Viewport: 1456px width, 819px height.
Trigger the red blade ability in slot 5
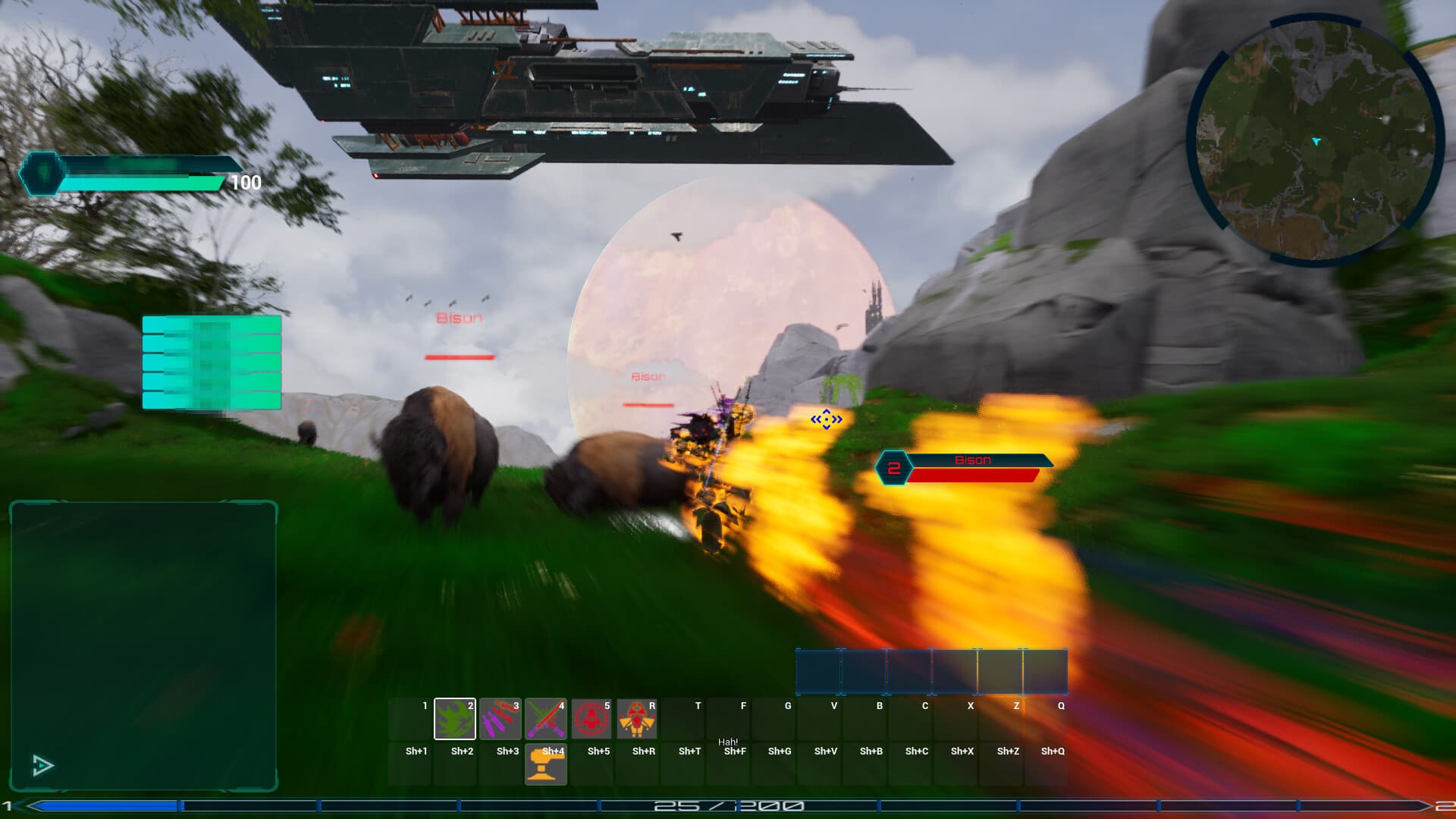tap(591, 719)
